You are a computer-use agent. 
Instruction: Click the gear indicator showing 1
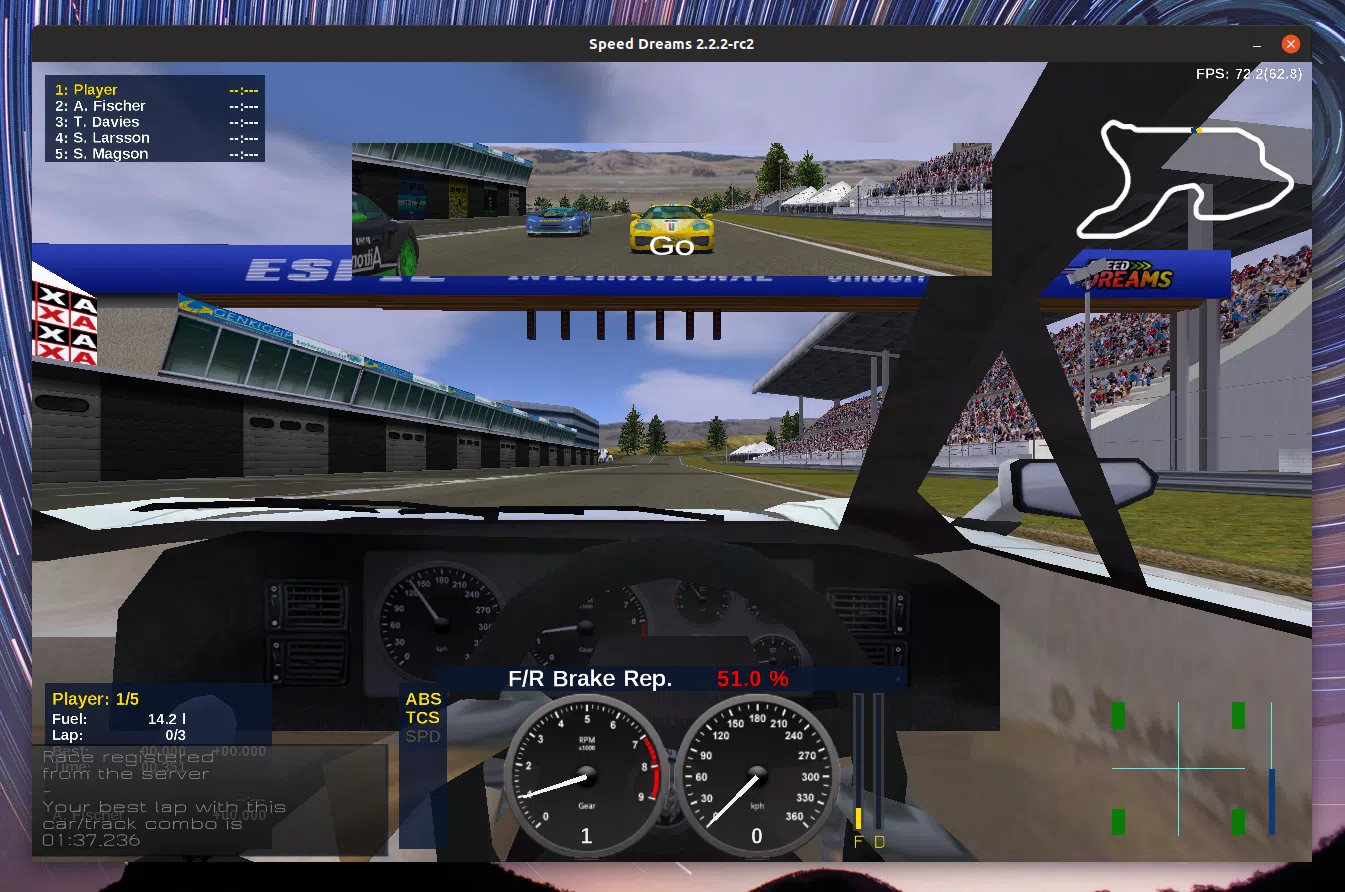pos(586,836)
